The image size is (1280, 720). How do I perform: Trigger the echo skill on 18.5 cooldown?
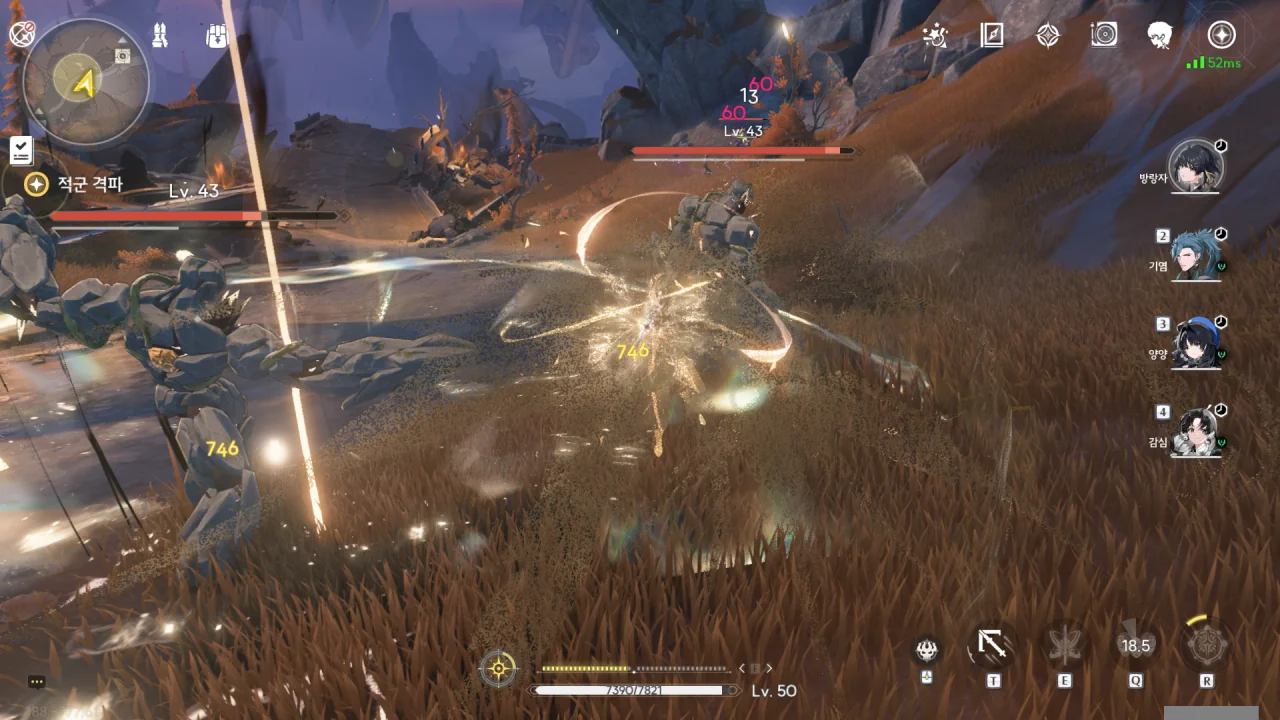(x=1136, y=646)
